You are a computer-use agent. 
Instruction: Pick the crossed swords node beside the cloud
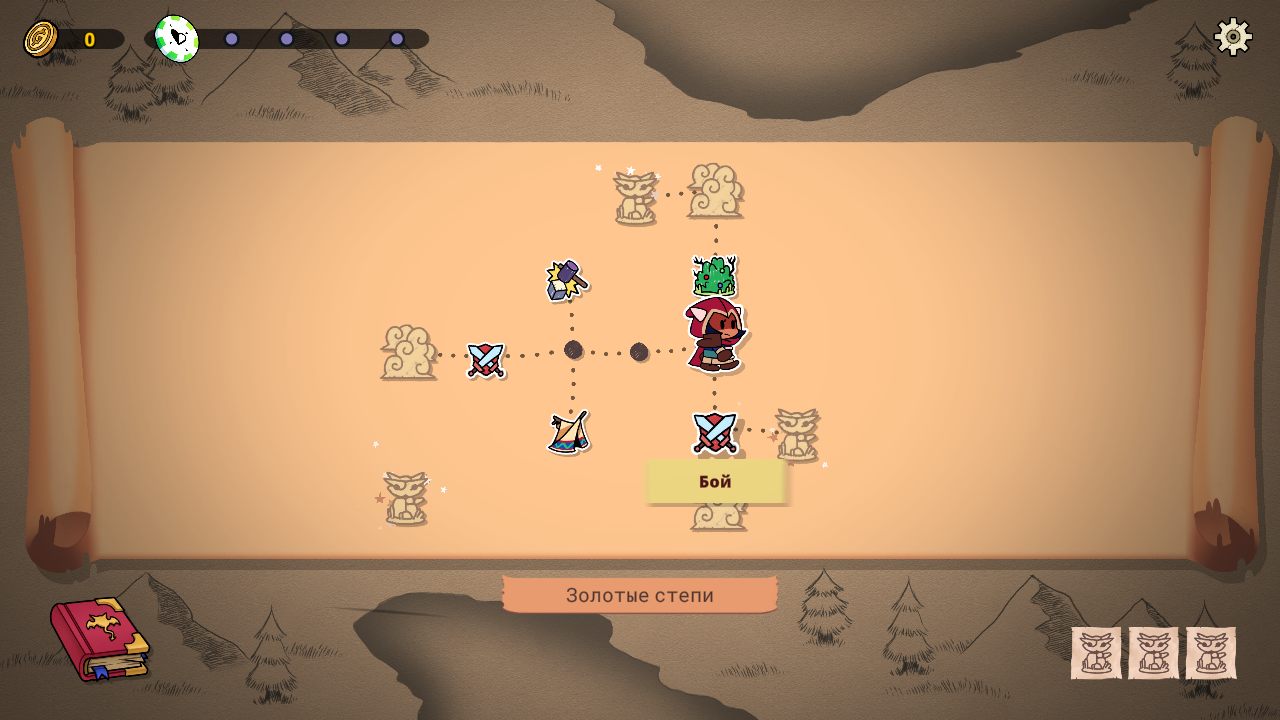tap(486, 359)
